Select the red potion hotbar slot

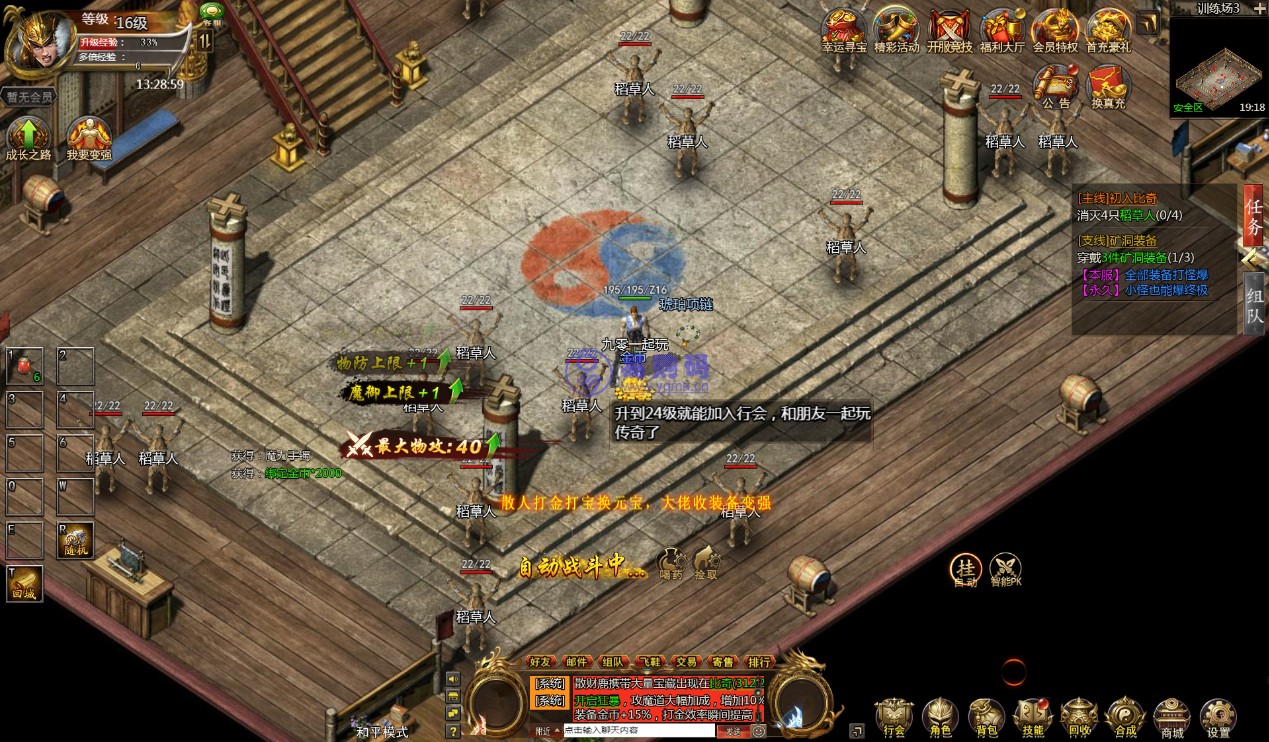click(x=25, y=366)
